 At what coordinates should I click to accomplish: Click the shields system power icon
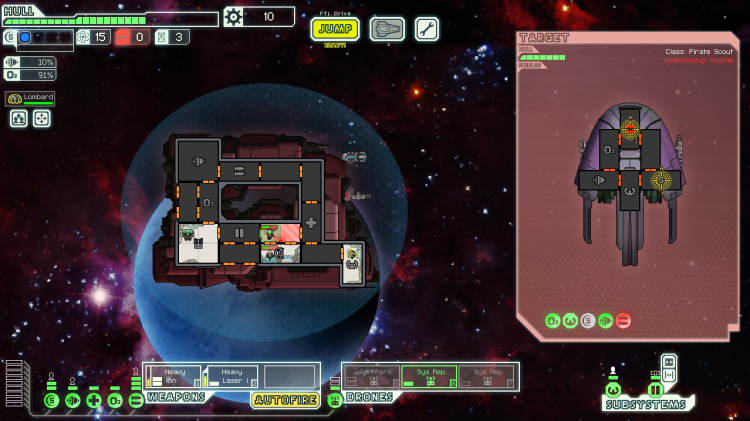pyautogui.click(x=51, y=400)
